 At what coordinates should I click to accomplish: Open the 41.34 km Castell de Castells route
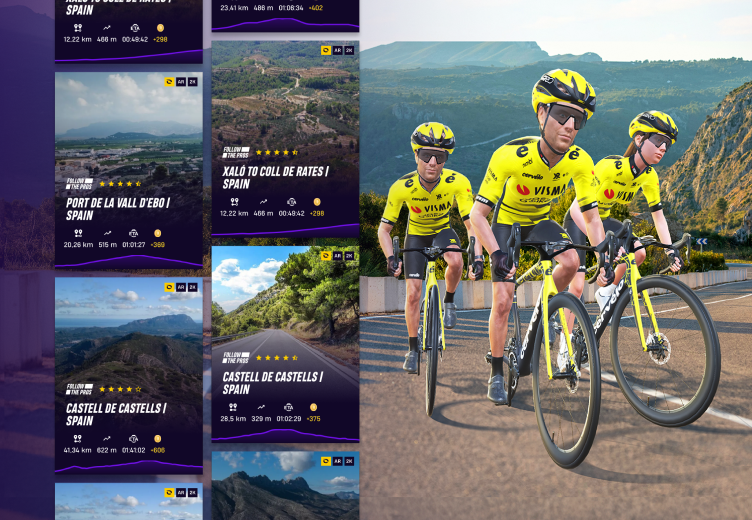tap(128, 374)
